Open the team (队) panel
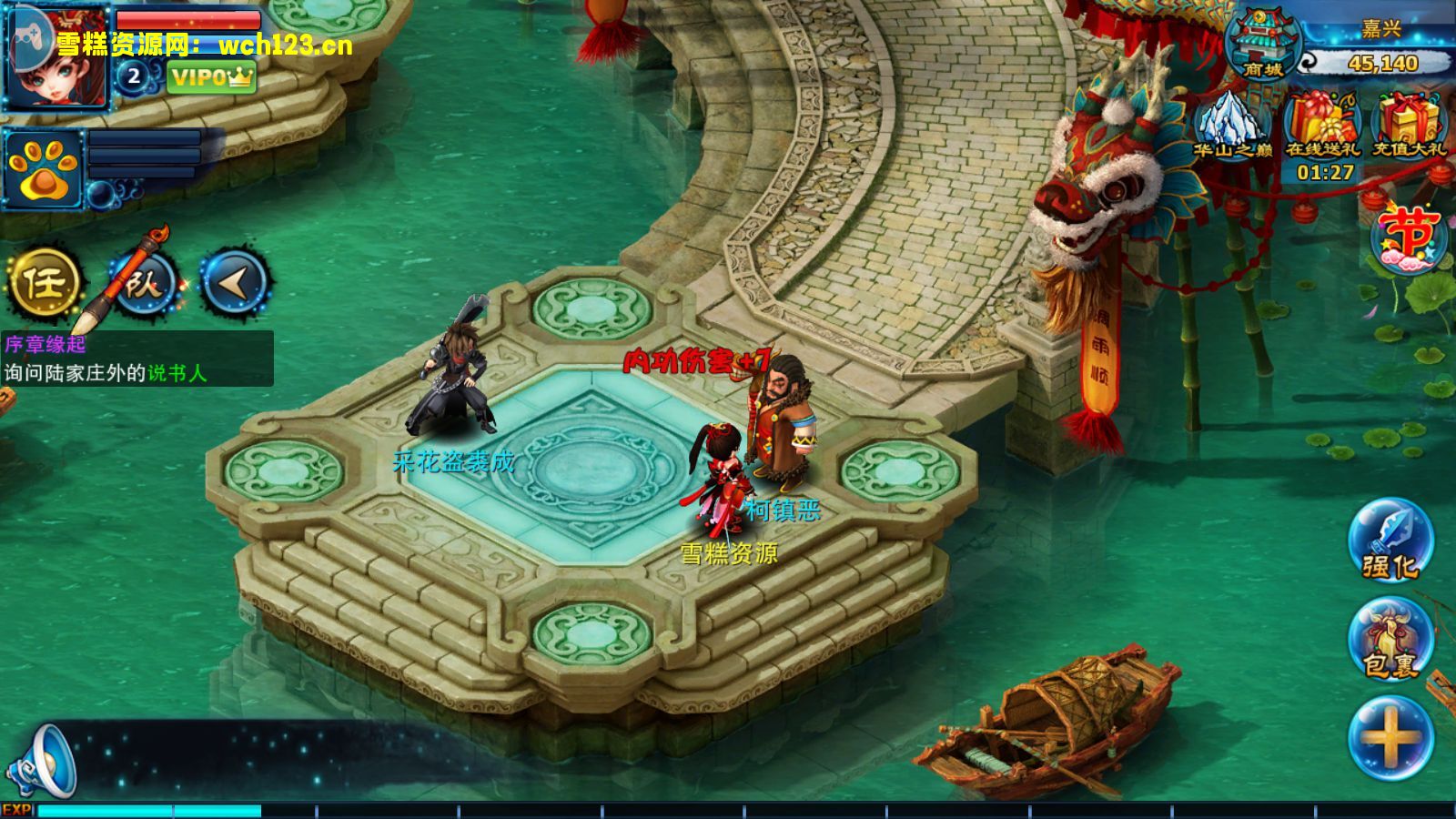1456x819 pixels. [144, 283]
